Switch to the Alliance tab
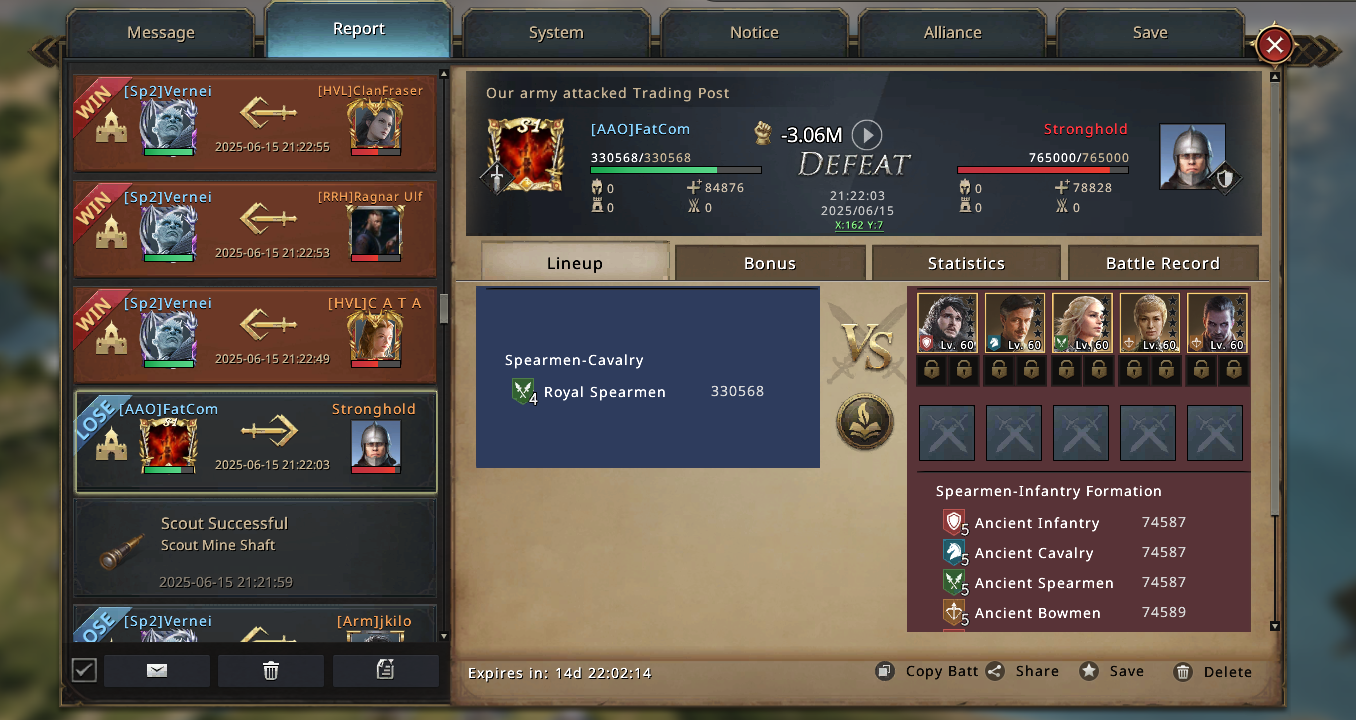The image size is (1356, 720). 952,33
